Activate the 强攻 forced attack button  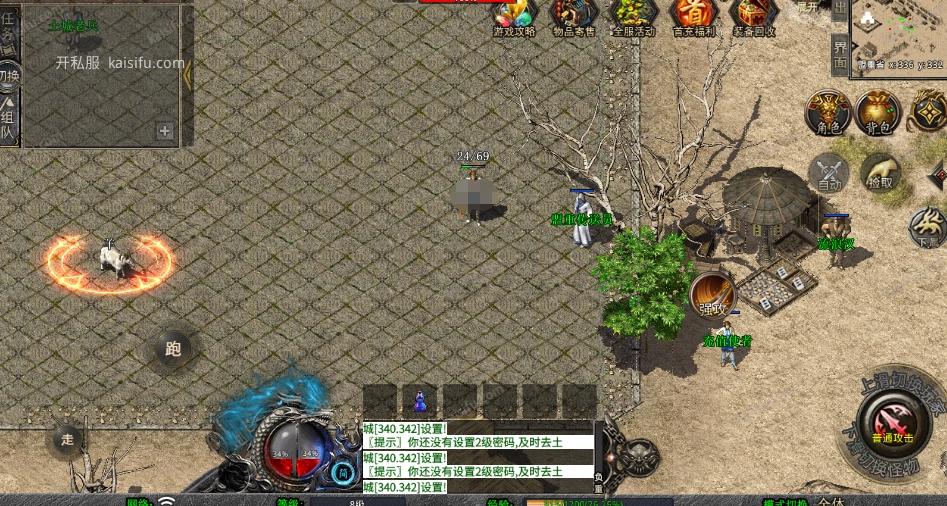(x=712, y=294)
